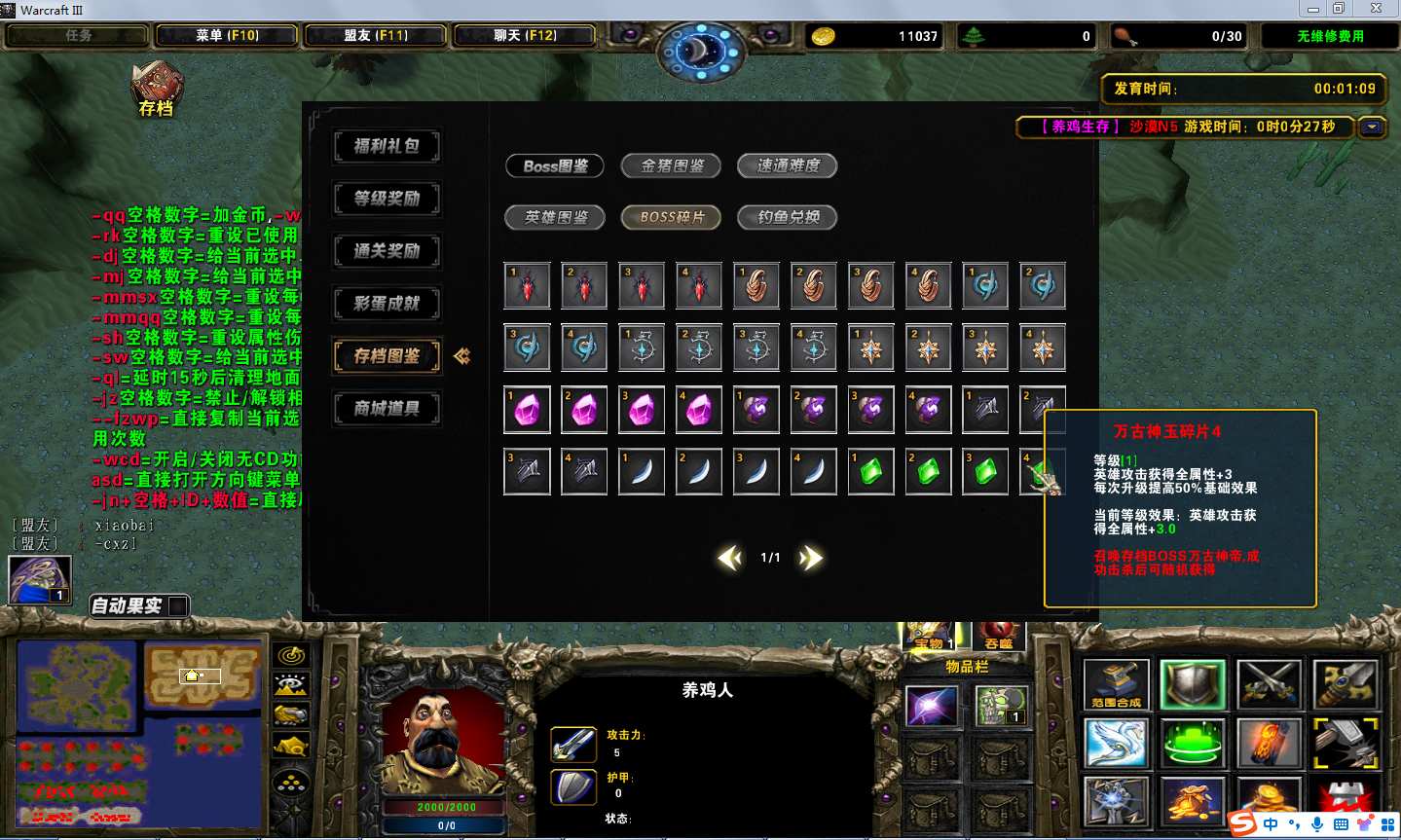Open the Boss图鉴 page
The height and width of the screenshot is (840, 1401).
coord(555,165)
